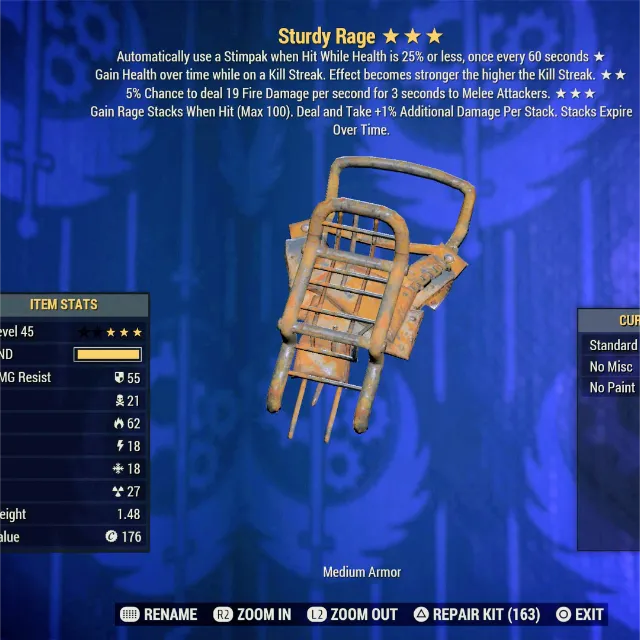Screen dimensions: 640x640
Task: Zoom out from the armor model
Action: (x=355, y=614)
